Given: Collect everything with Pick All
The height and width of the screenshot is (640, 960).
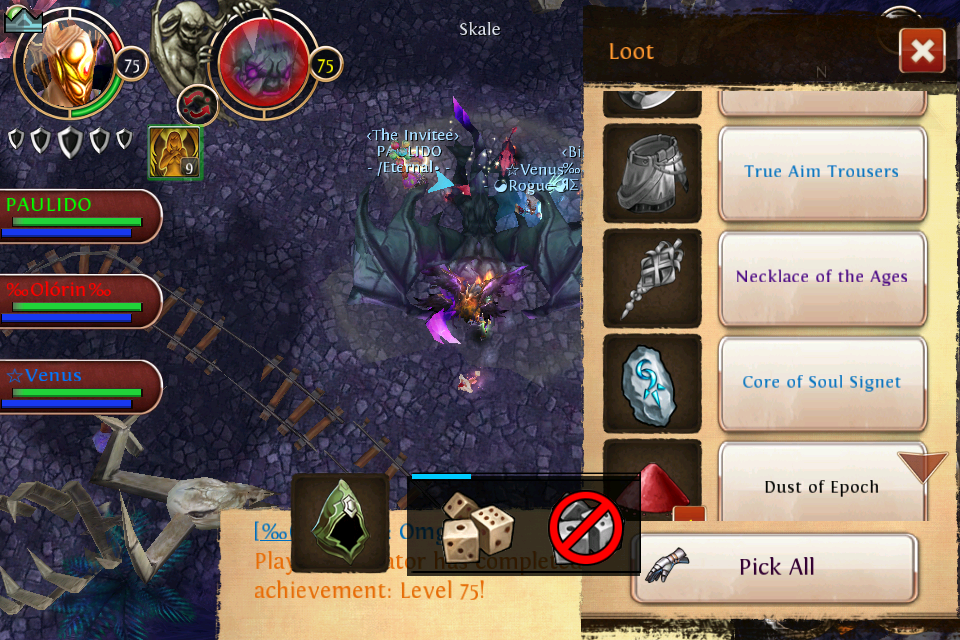Looking at the screenshot, I should coord(775,568).
